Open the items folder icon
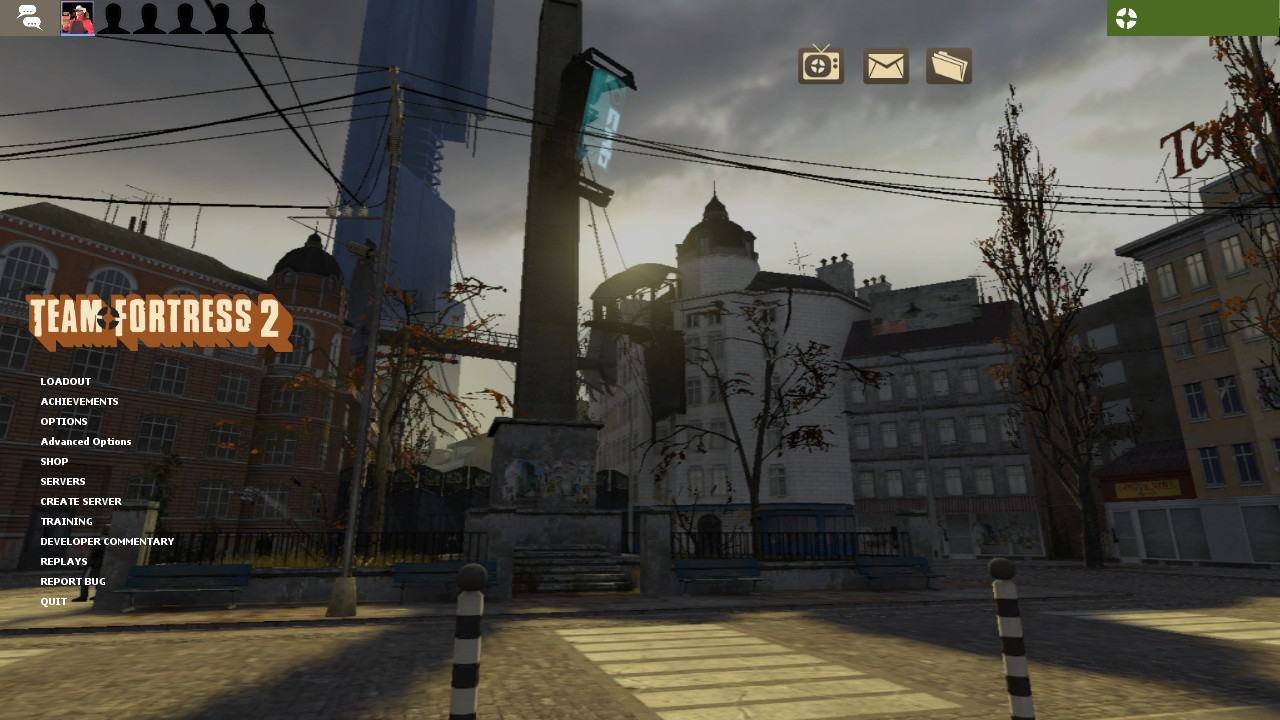This screenshot has width=1280, height=720. [947, 65]
